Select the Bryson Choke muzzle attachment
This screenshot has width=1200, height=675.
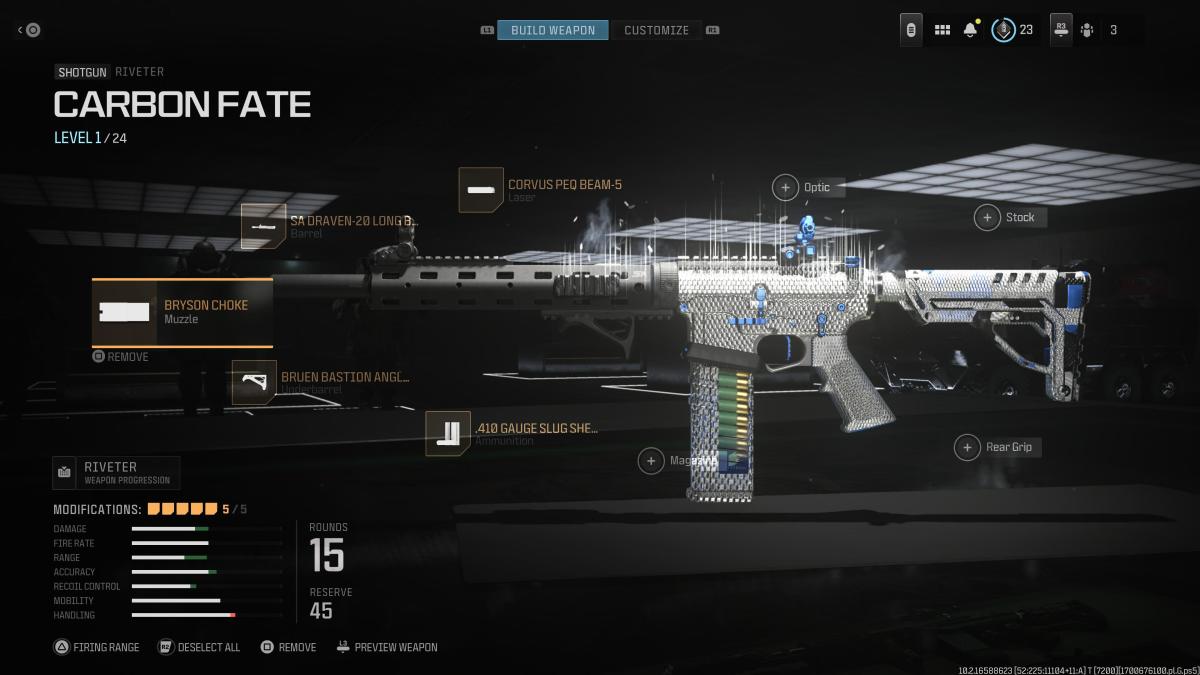click(x=182, y=312)
